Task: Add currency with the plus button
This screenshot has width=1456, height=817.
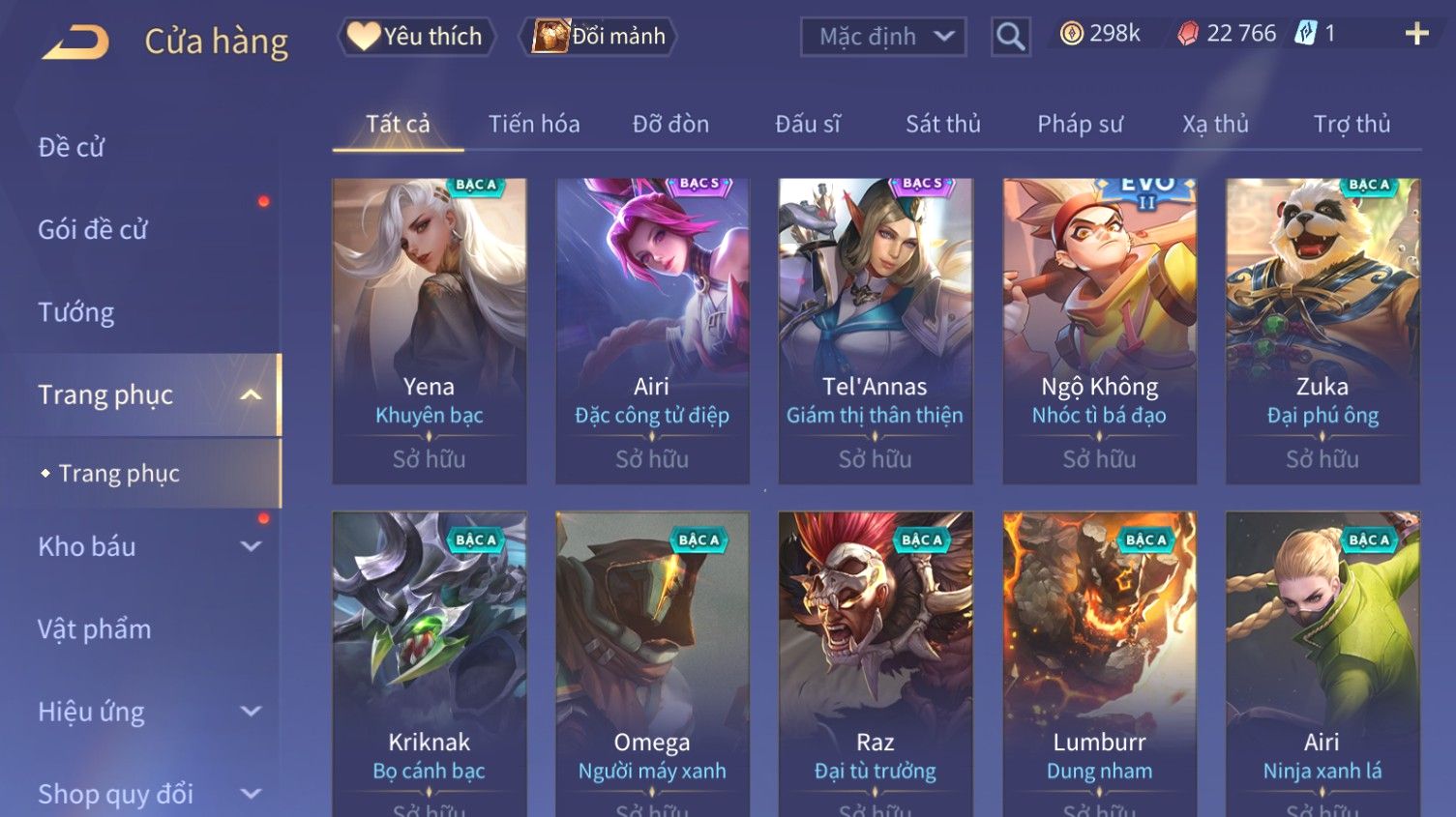Action: tap(1416, 34)
